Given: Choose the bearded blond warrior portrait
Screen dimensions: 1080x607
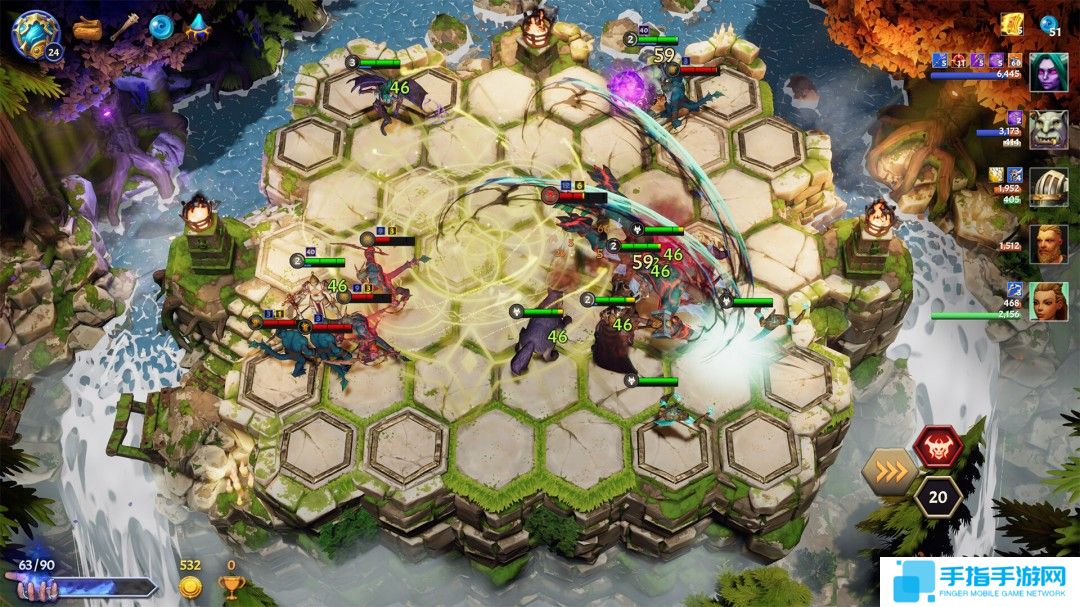Looking at the screenshot, I should click(1048, 244).
